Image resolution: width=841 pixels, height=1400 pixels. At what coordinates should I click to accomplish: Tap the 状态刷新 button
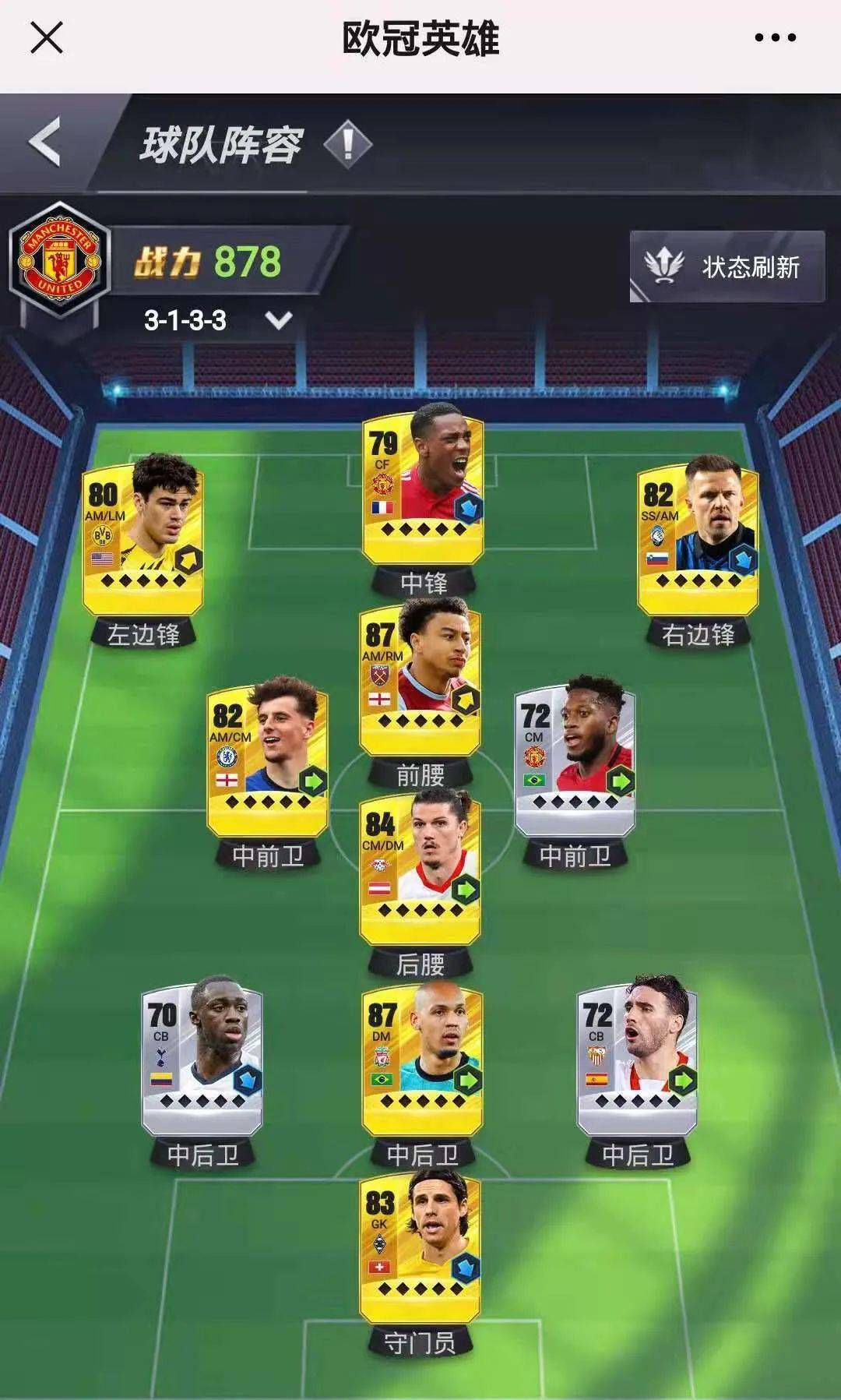pyautogui.click(x=727, y=266)
